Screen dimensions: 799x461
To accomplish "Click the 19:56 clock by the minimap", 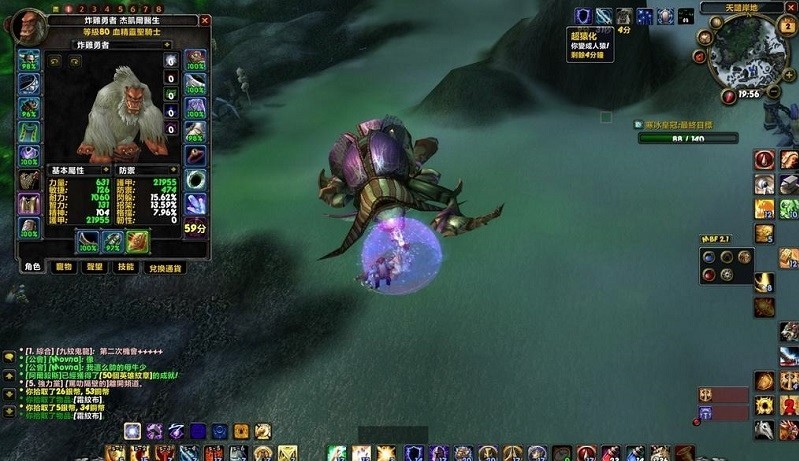I will (749, 94).
